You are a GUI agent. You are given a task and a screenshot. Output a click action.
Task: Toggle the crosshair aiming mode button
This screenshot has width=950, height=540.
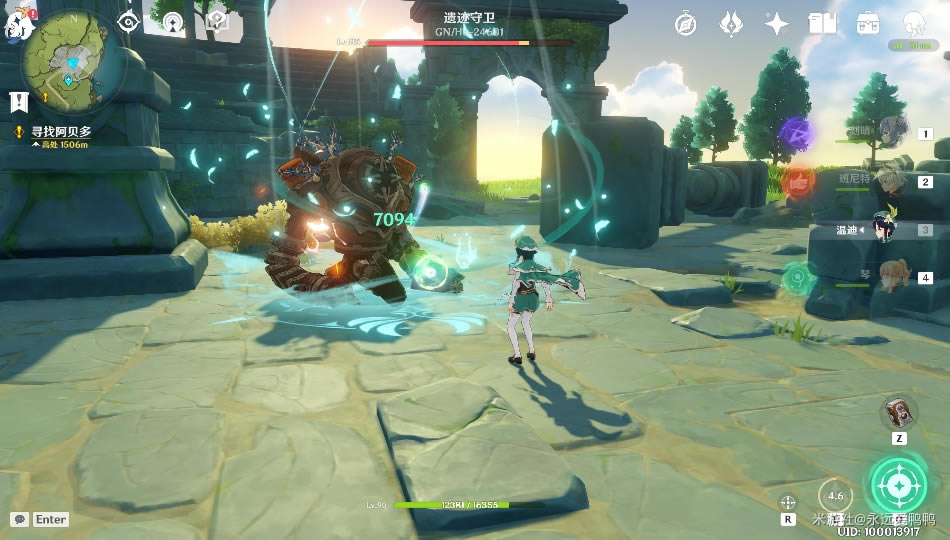point(788,503)
